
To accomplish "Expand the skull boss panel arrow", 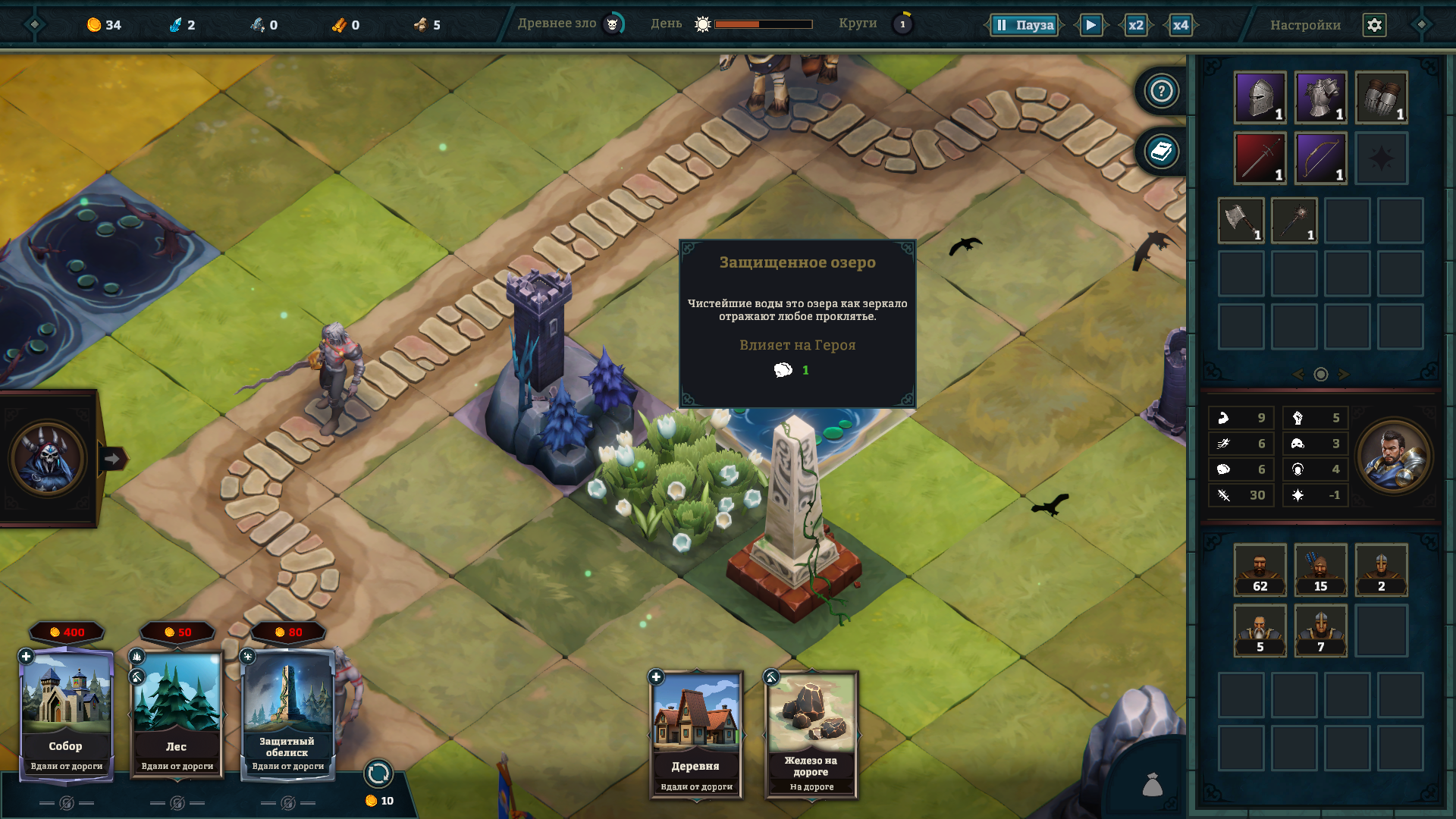I will (112, 459).
